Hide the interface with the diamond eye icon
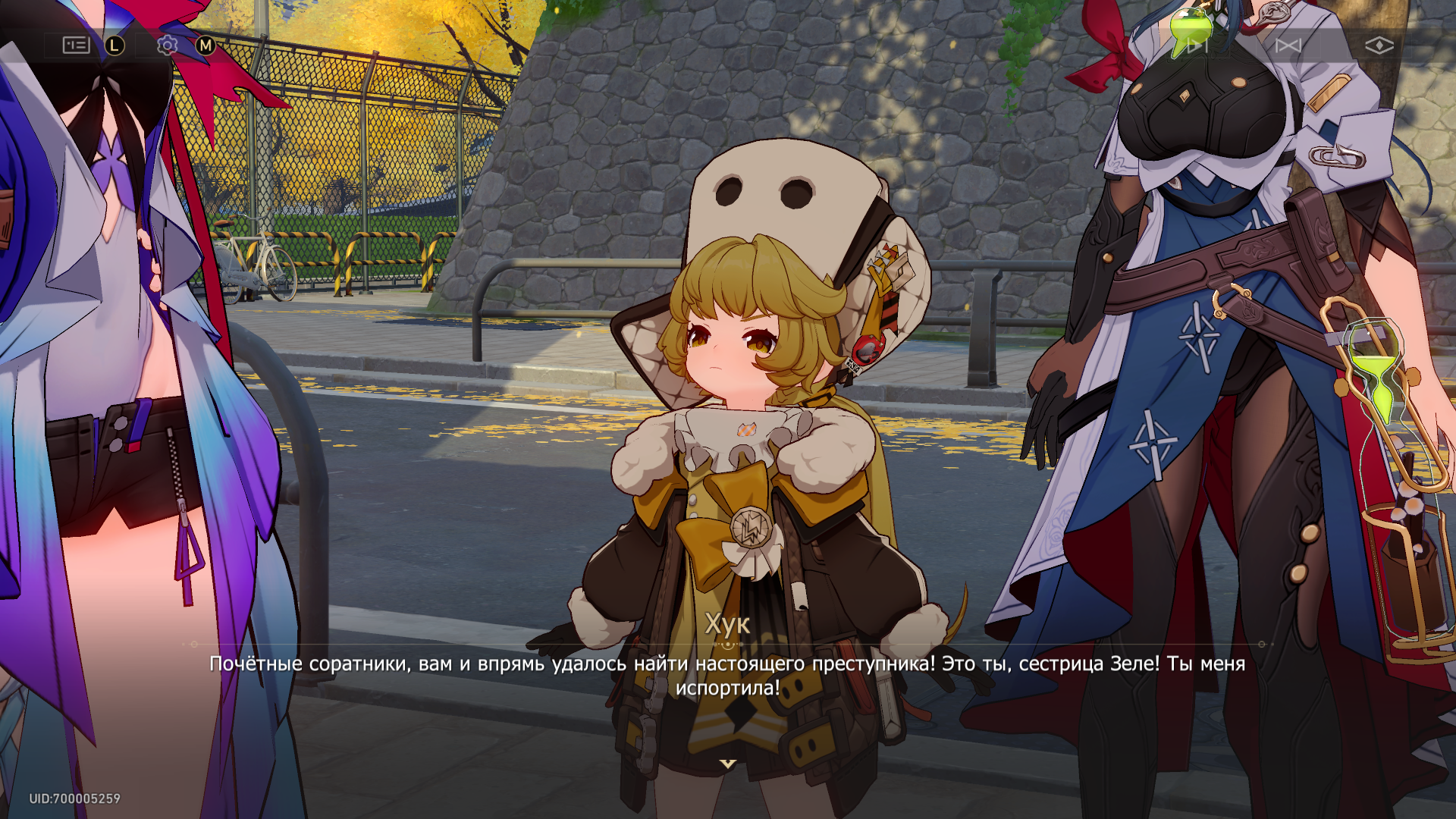The image size is (1456, 819). [1379, 45]
